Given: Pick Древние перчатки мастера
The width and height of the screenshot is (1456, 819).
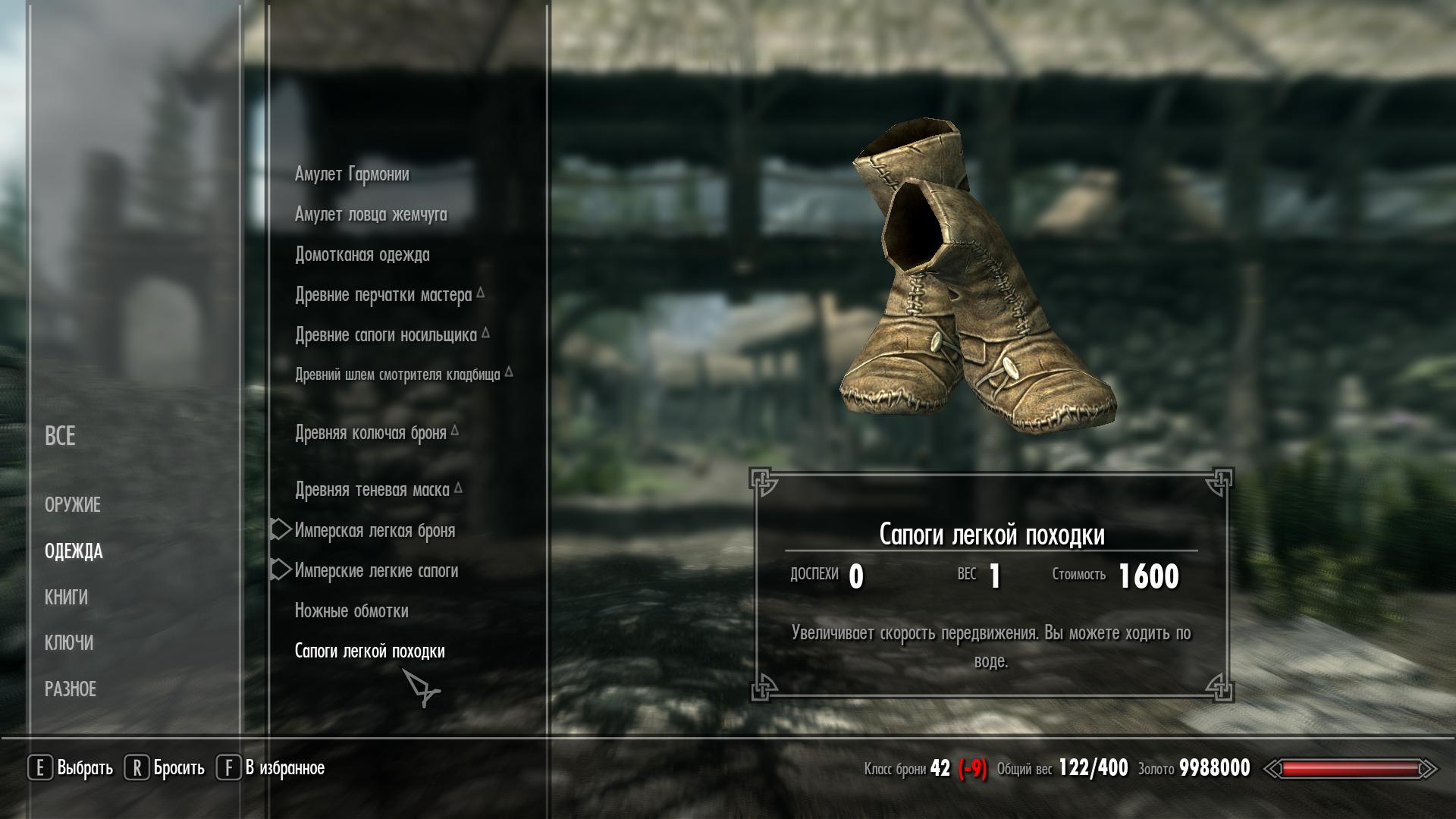Looking at the screenshot, I should [383, 295].
